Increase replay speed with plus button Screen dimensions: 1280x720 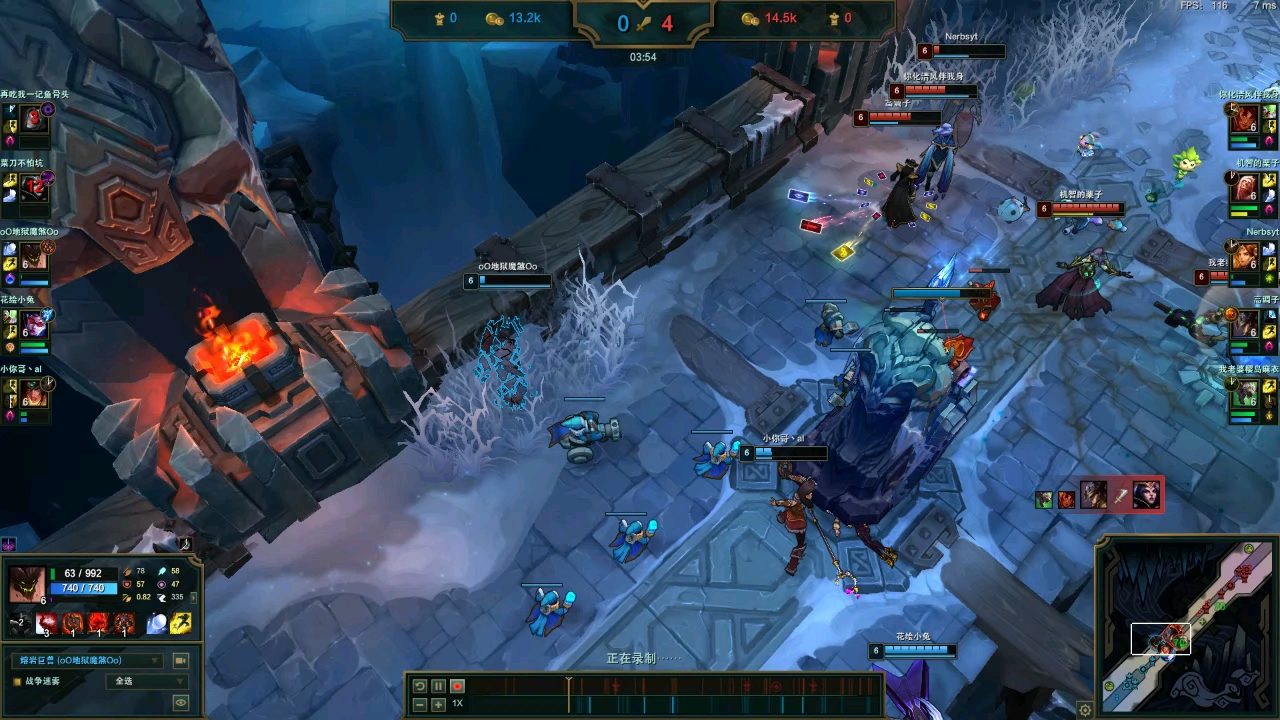click(438, 704)
